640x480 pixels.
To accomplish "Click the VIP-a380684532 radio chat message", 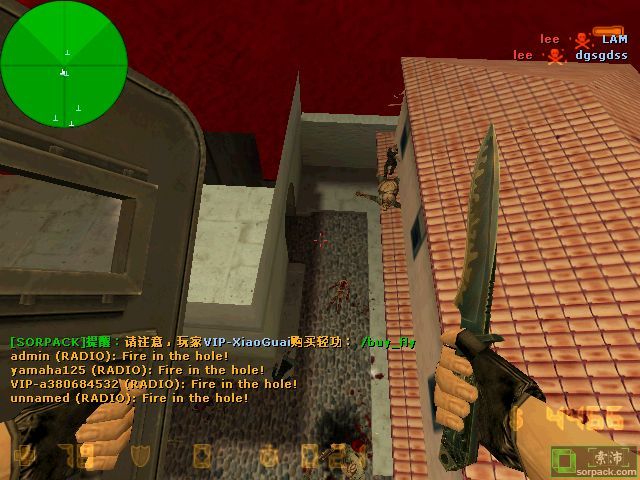I will click(154, 384).
